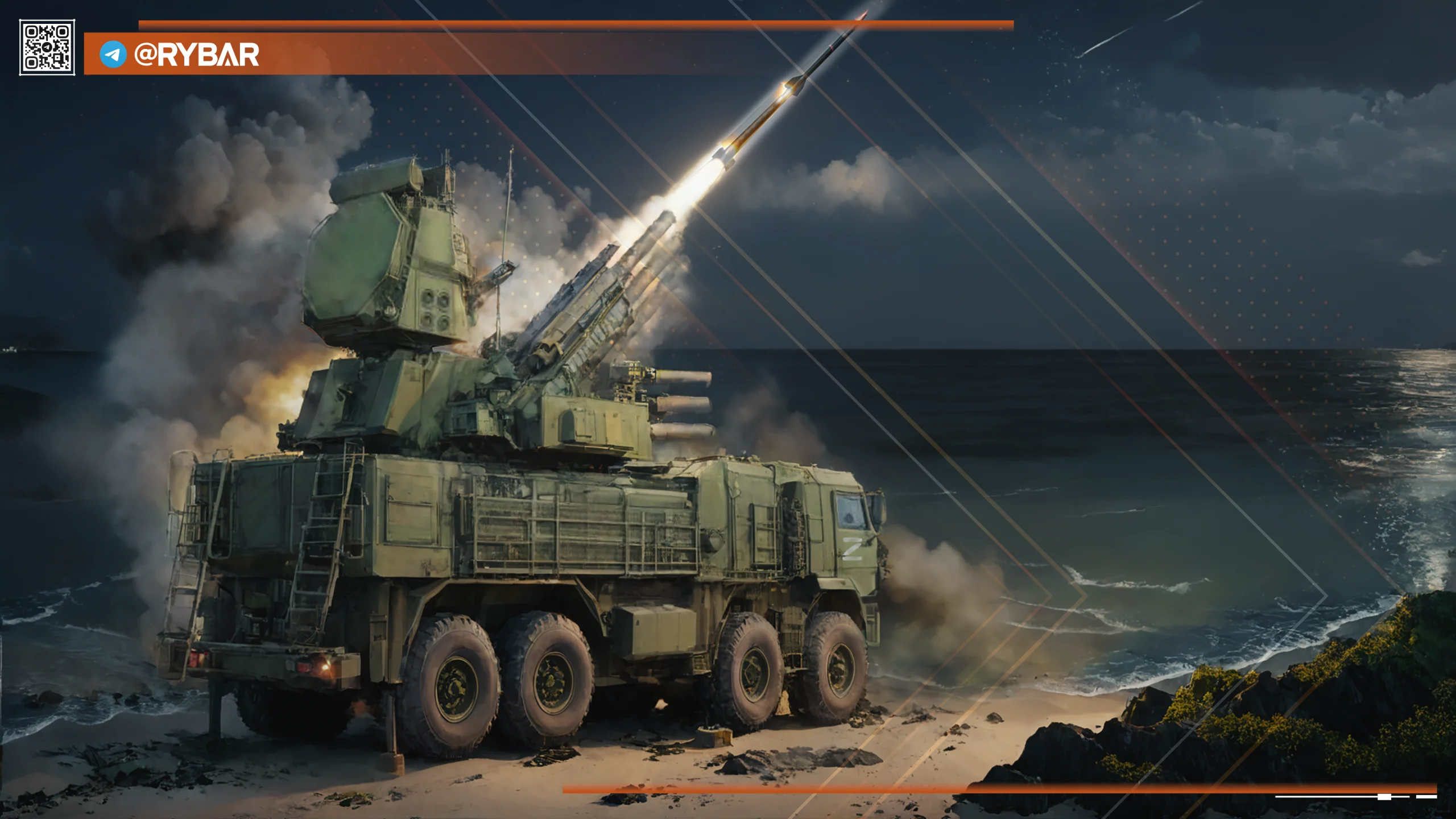1456x819 pixels.
Task: Click the QR code thumbnail
Action: (x=47, y=47)
